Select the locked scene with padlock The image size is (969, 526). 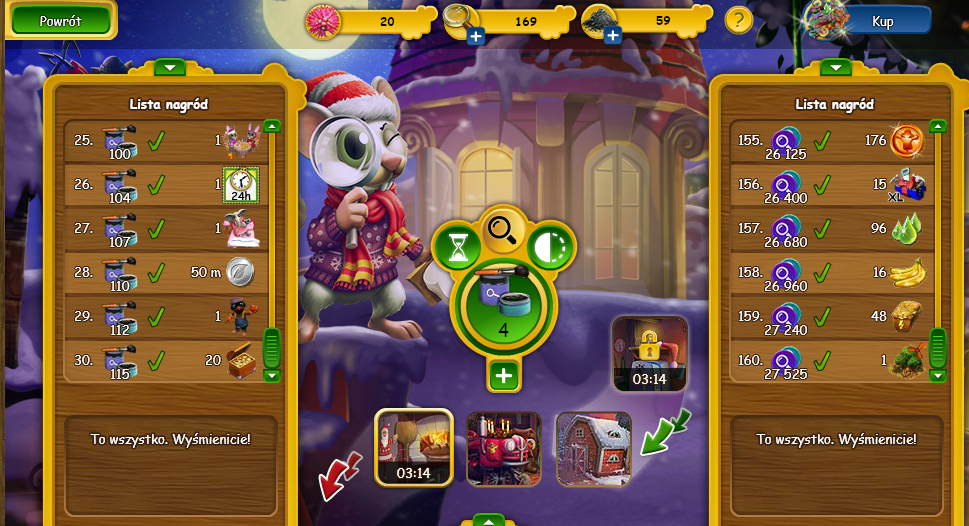coord(650,353)
